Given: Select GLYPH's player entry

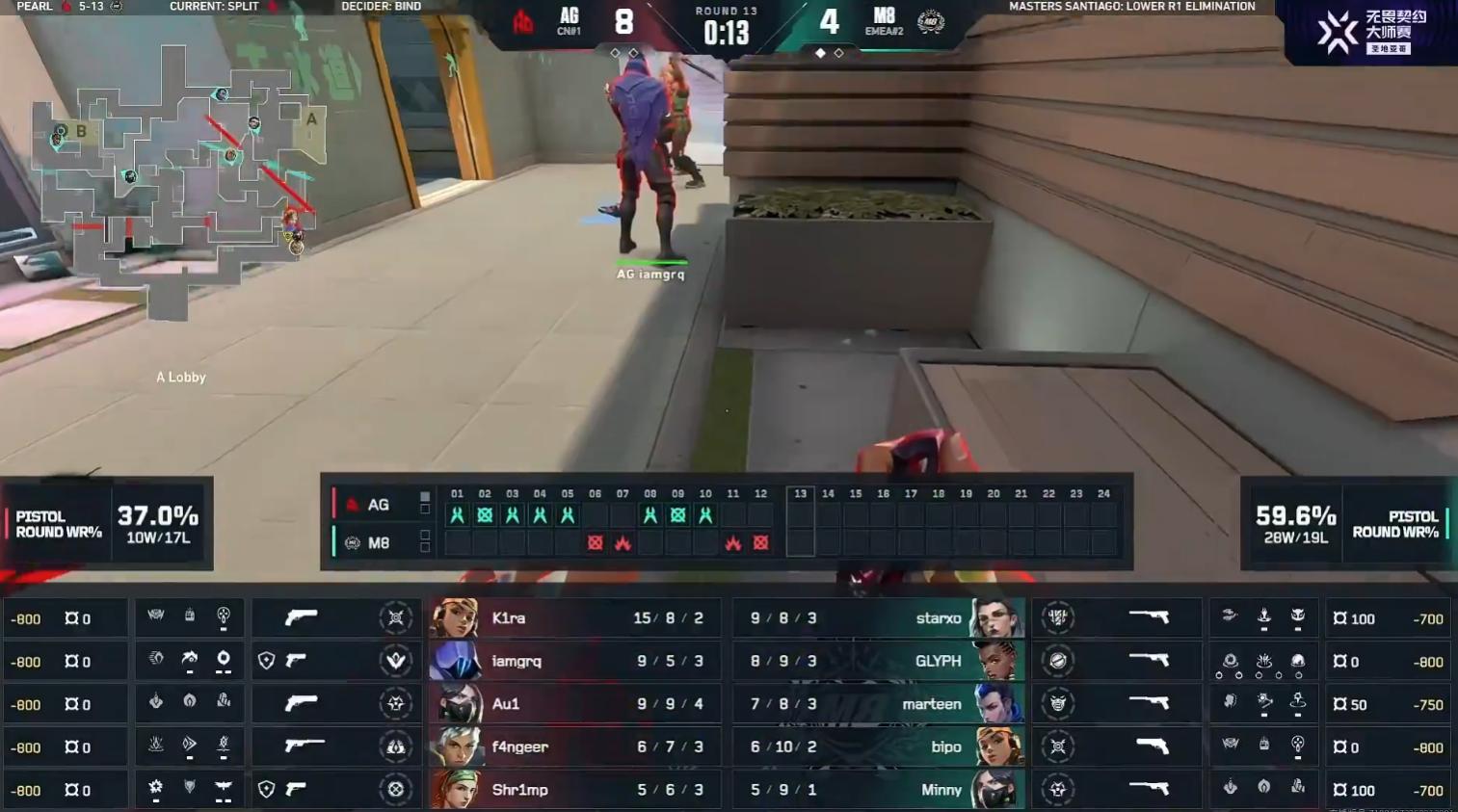Looking at the screenshot, I should 877,662.
